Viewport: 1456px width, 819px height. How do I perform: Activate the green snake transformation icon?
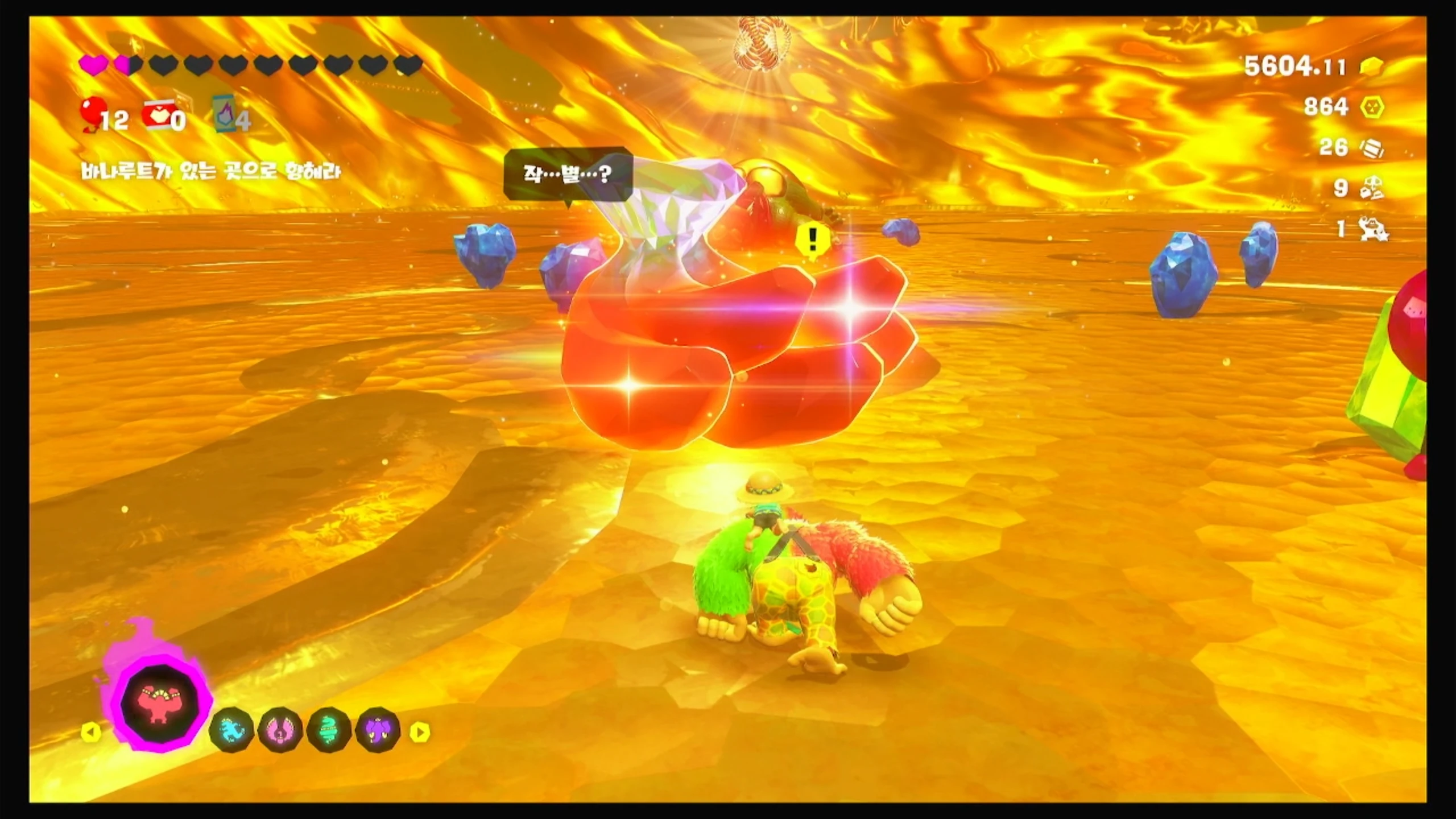click(329, 731)
